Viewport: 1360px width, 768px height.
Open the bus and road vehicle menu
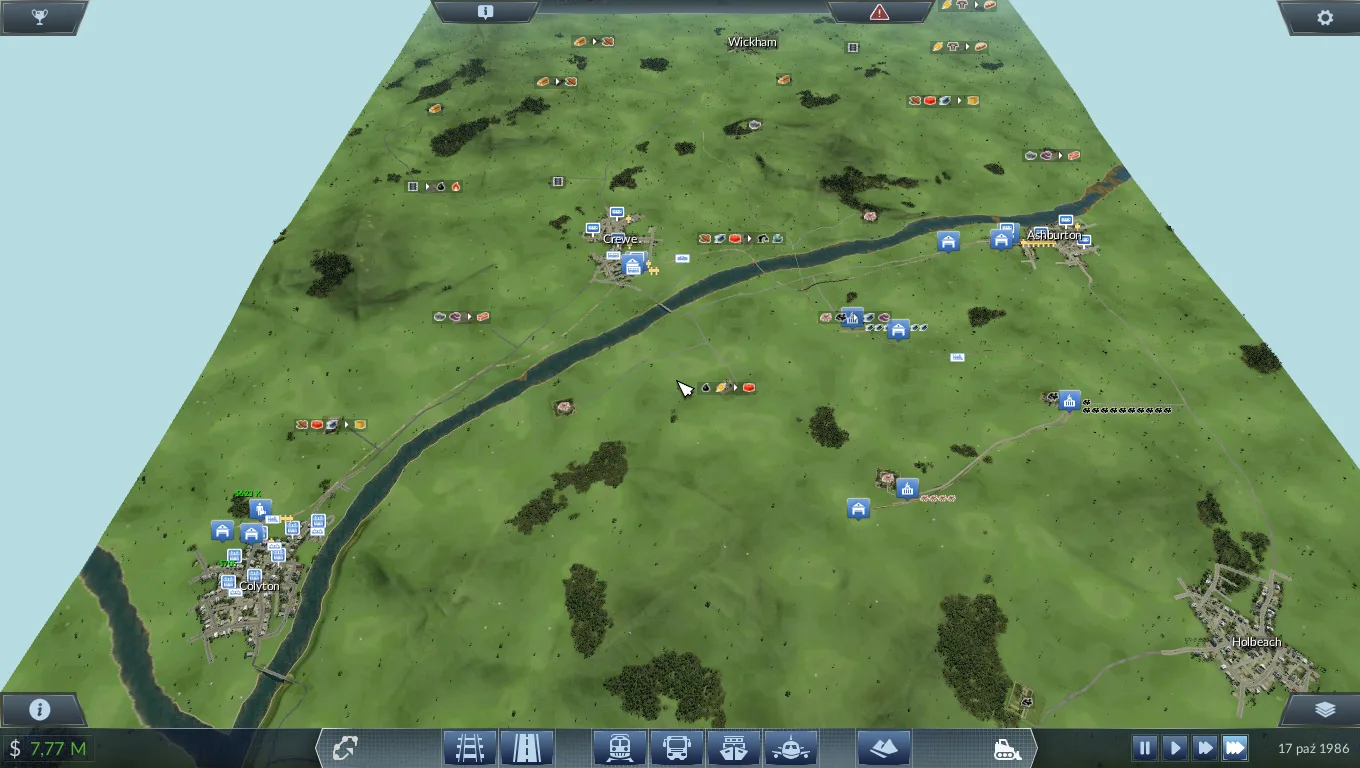coord(676,747)
